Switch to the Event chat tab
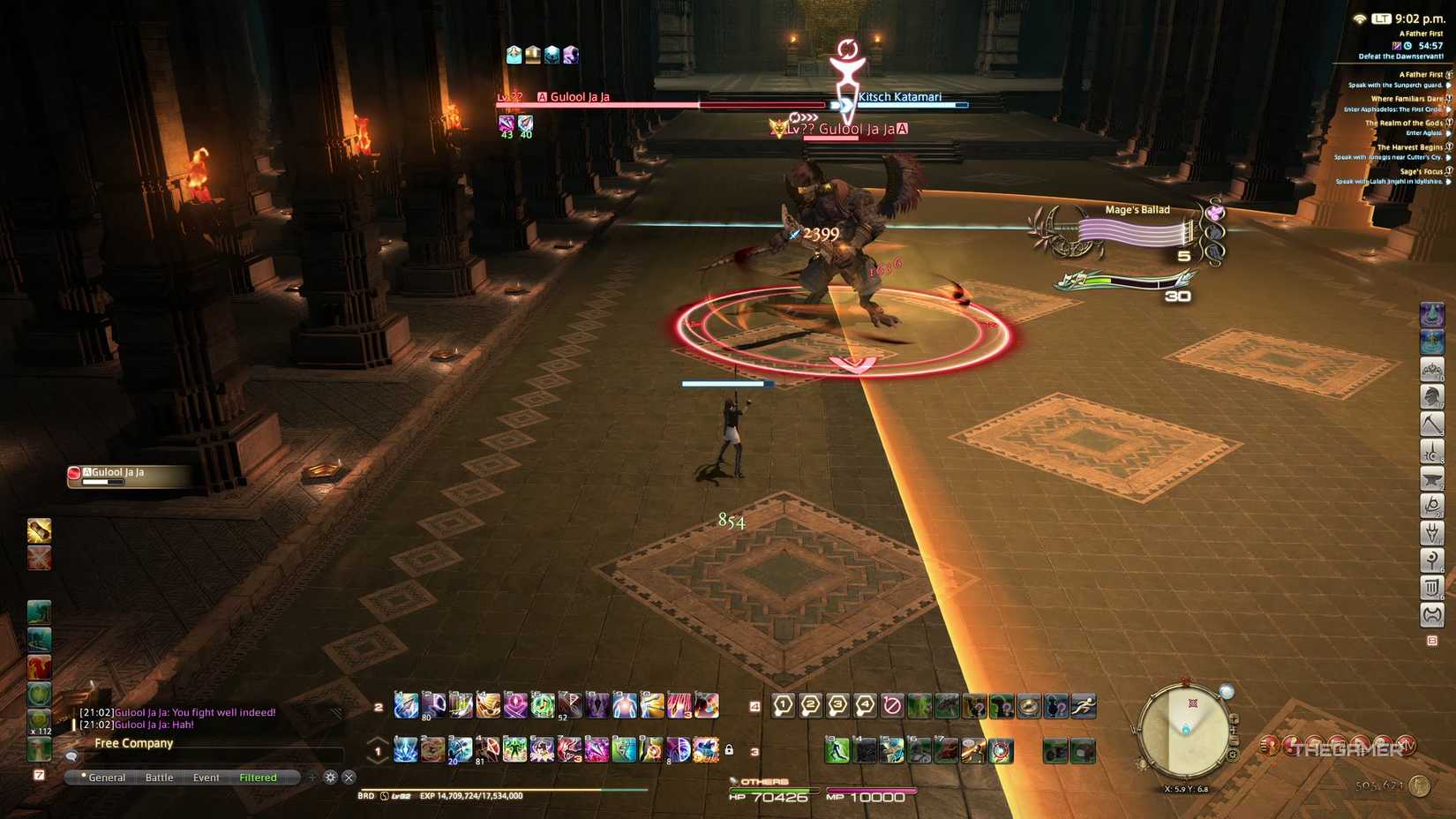 (x=206, y=778)
